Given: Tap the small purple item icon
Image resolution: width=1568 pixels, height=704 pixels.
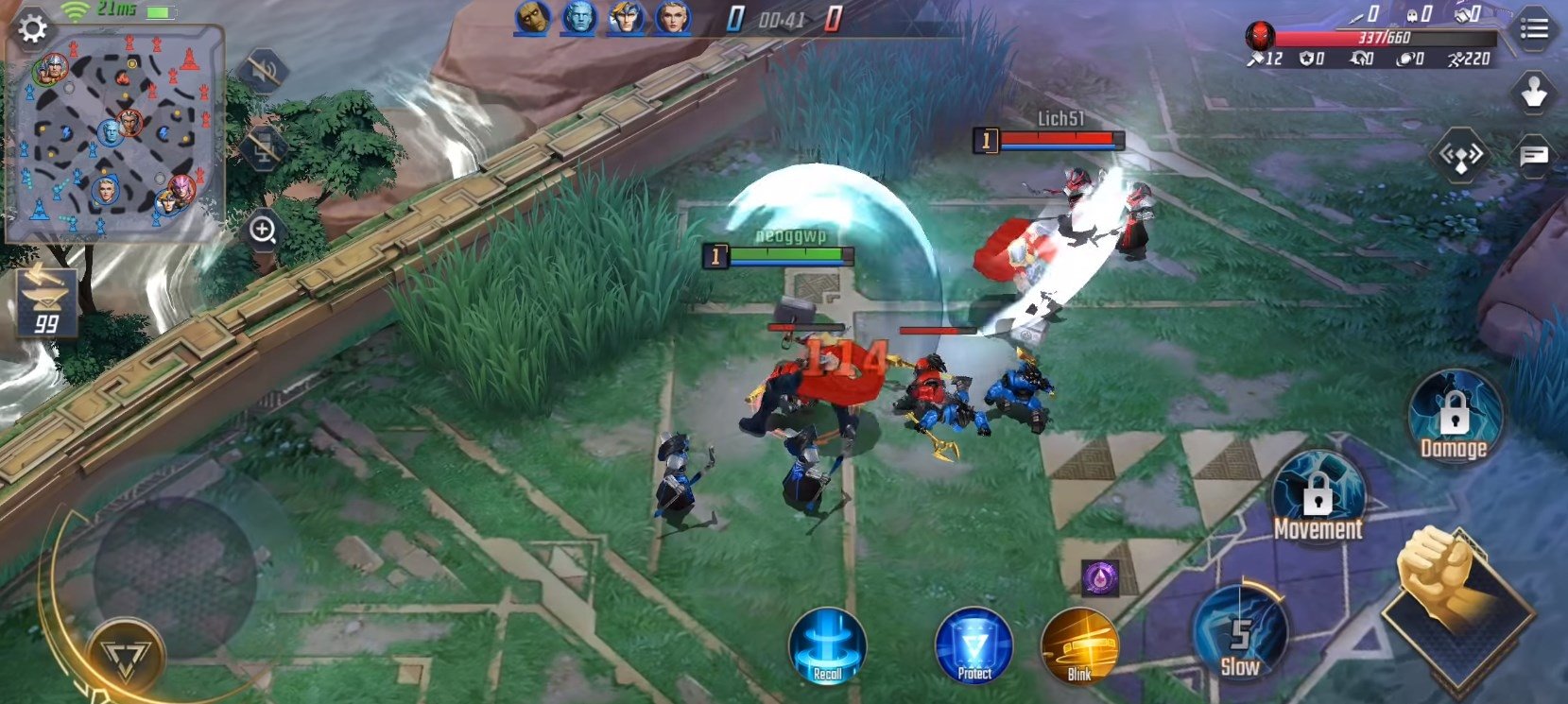Looking at the screenshot, I should pos(1100,576).
